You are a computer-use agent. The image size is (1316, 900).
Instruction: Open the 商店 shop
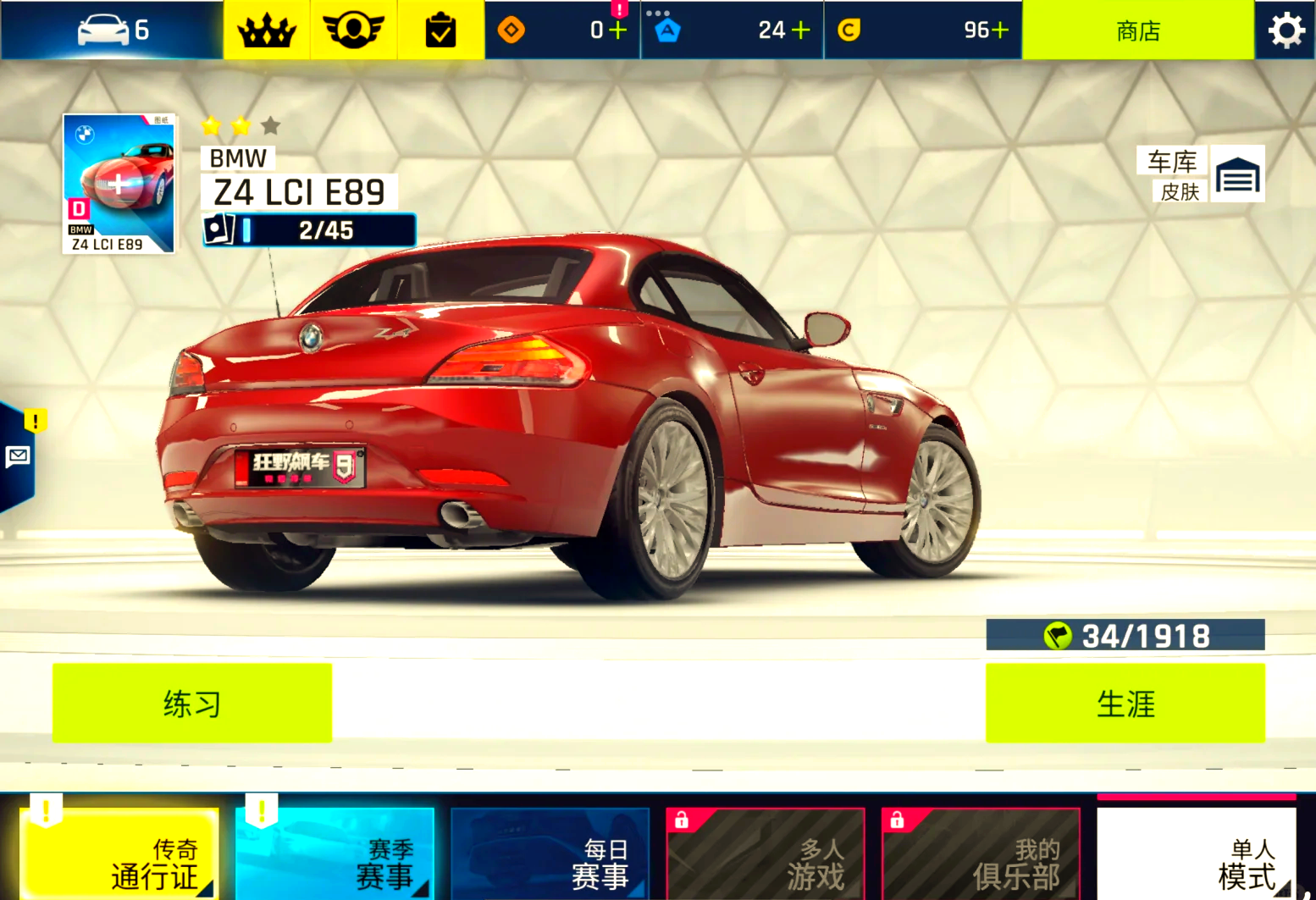(x=1137, y=30)
